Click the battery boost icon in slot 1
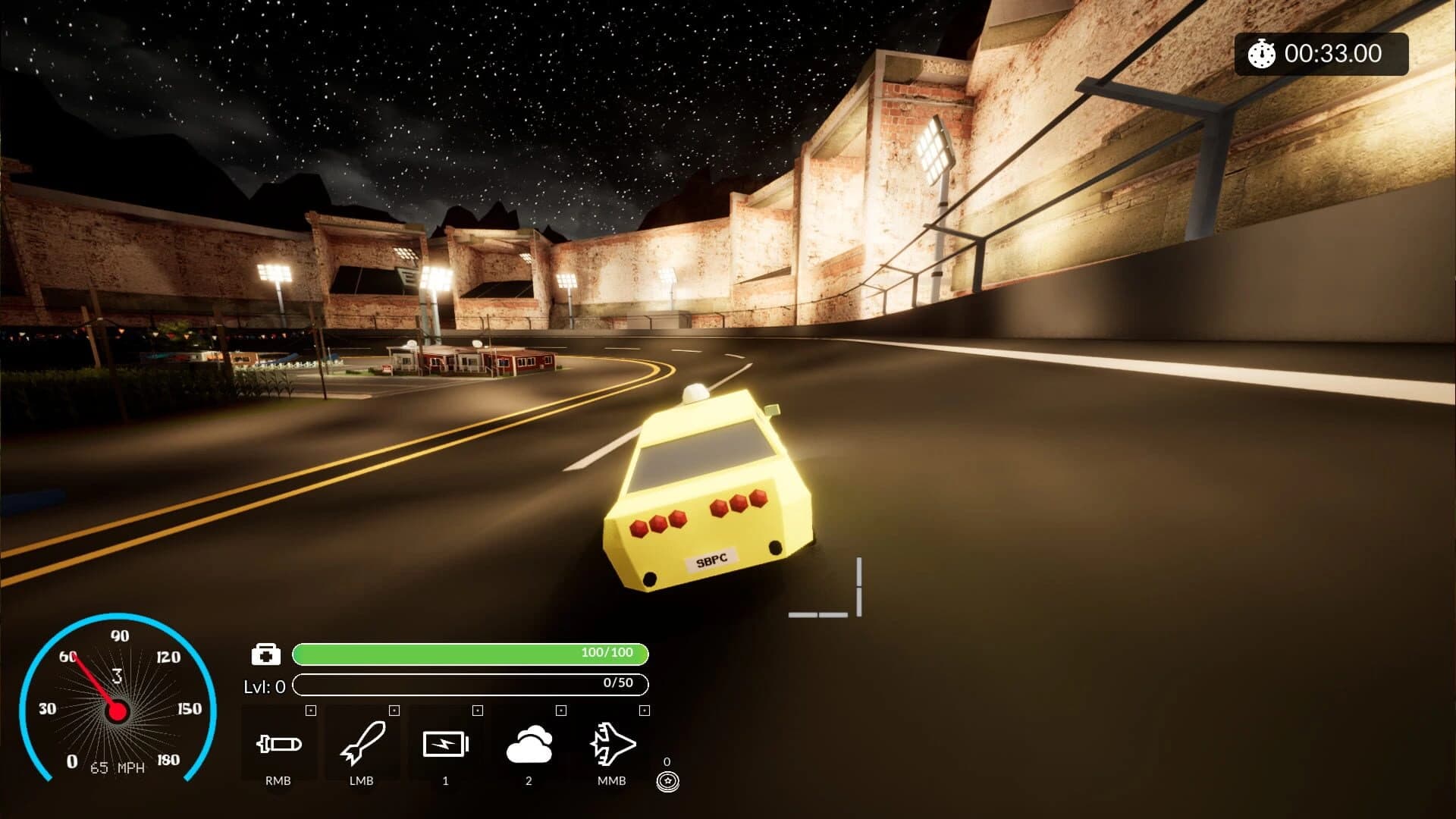 tap(447, 745)
